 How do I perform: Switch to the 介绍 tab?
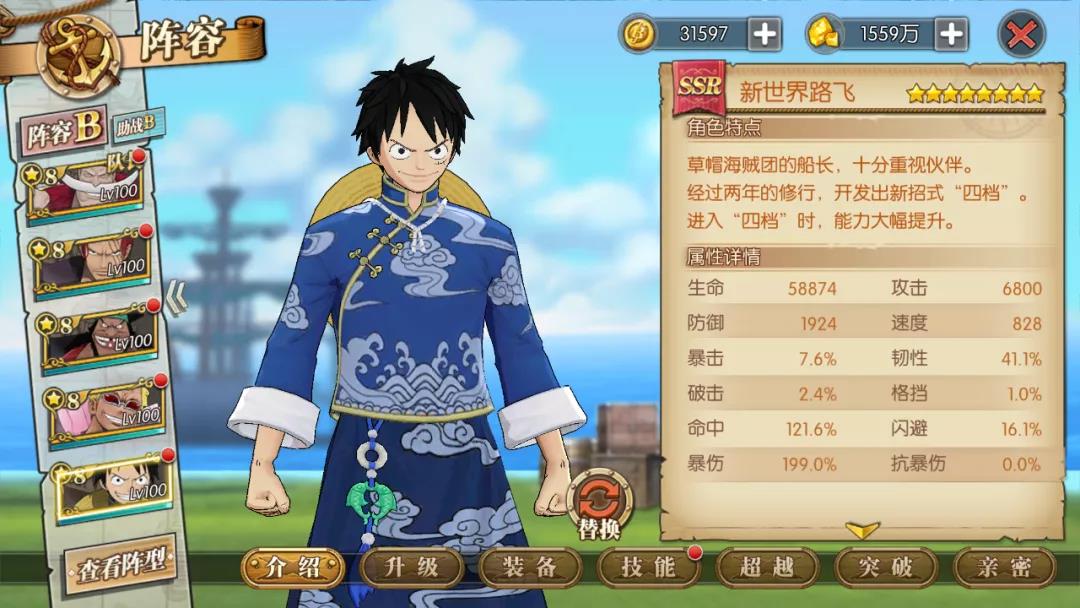tap(292, 568)
